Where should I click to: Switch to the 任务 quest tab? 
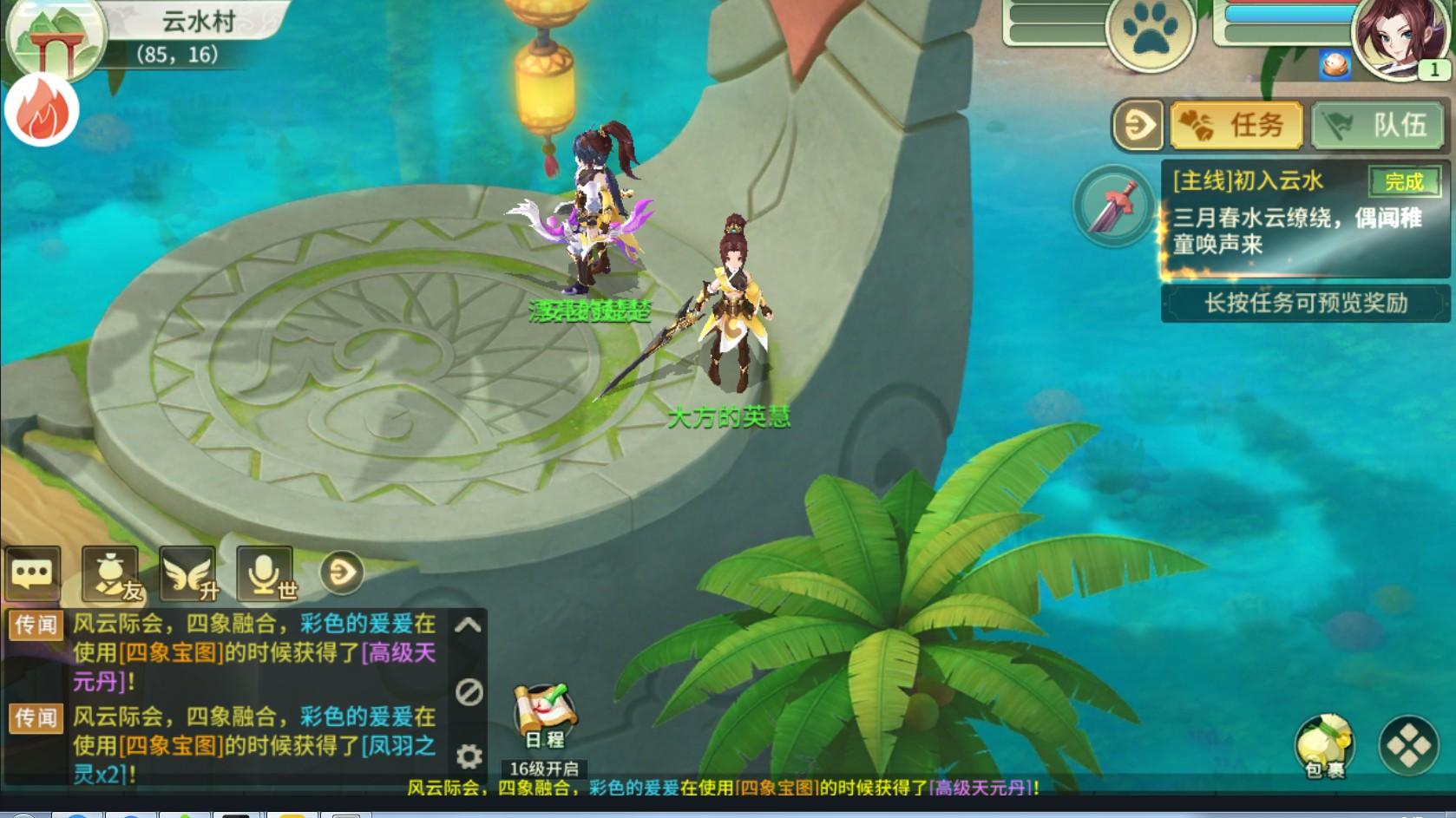1236,126
